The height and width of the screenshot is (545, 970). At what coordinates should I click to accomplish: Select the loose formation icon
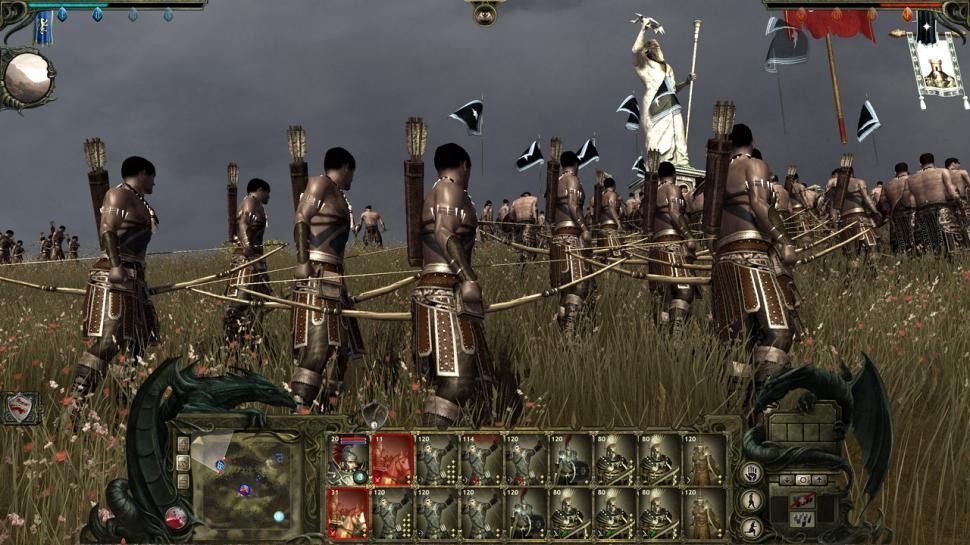(801, 519)
